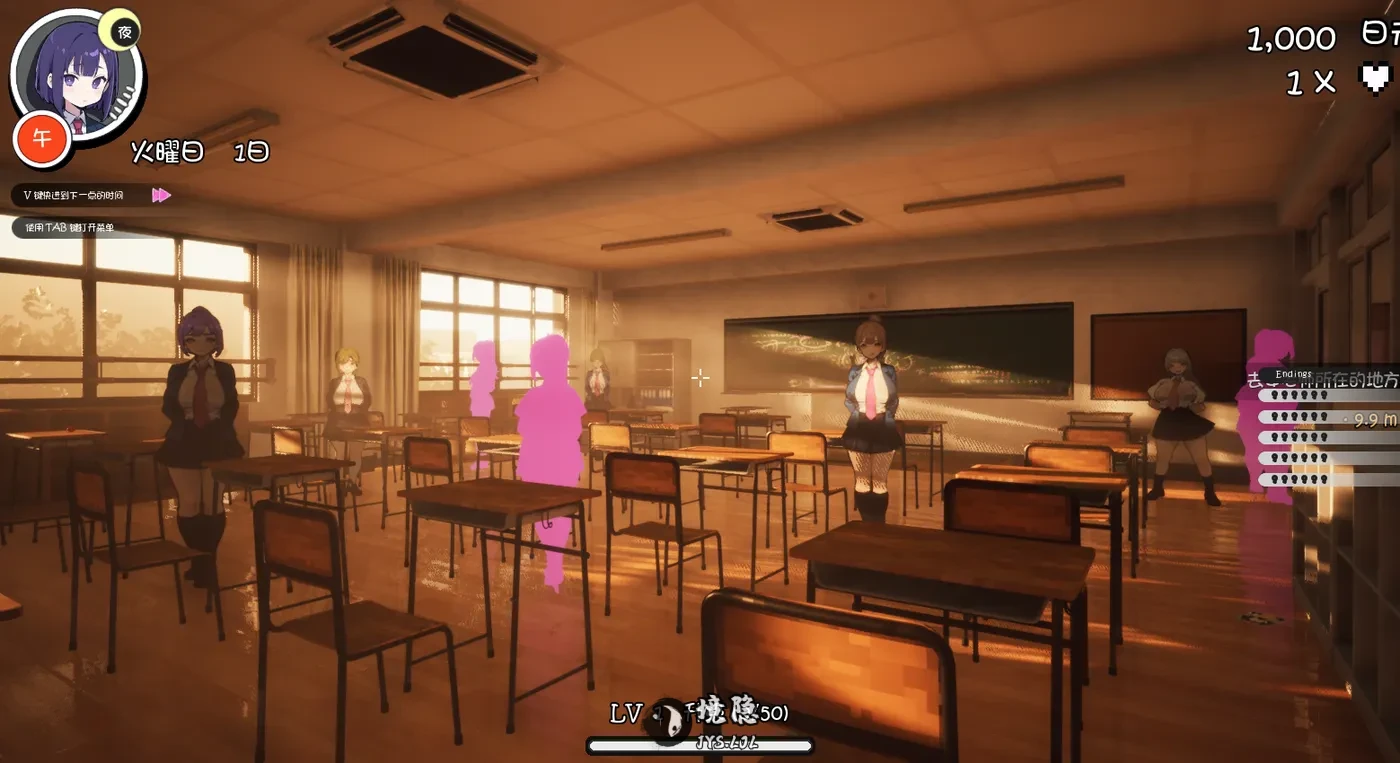Open the Endings list header
The width and height of the screenshot is (1400, 763).
(1293, 374)
